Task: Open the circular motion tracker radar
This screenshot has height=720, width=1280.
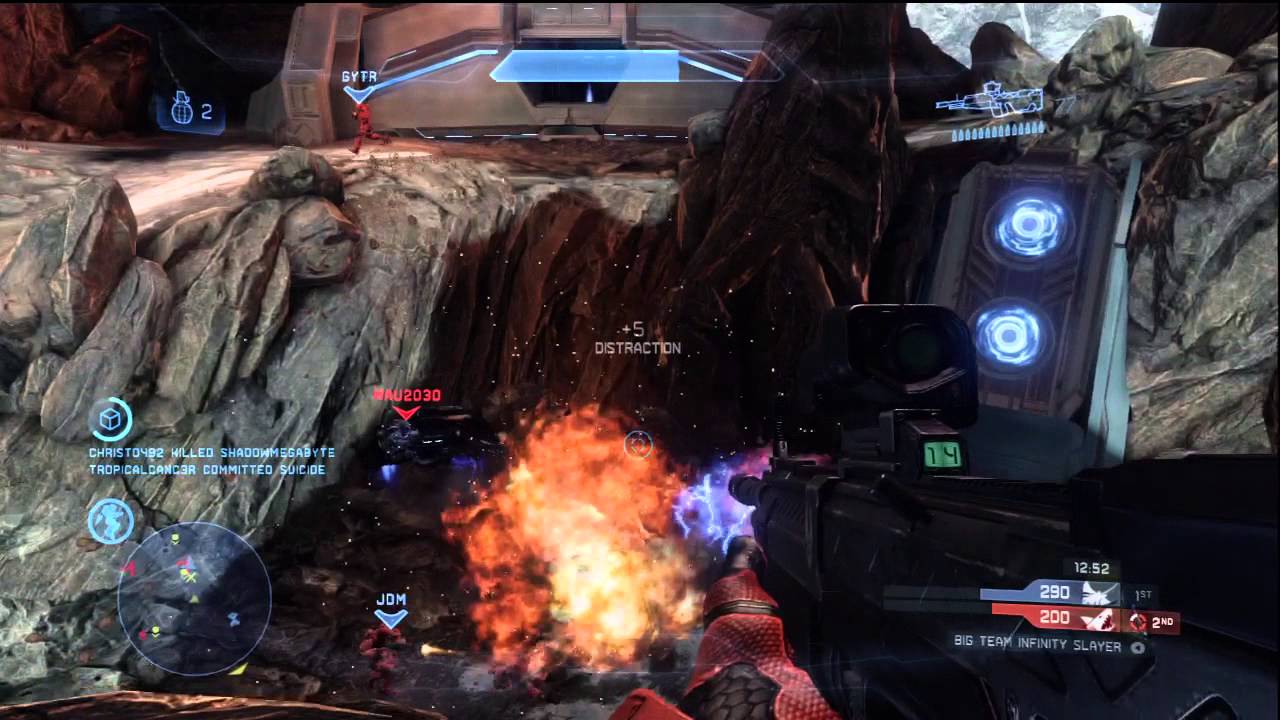Action: [195, 598]
